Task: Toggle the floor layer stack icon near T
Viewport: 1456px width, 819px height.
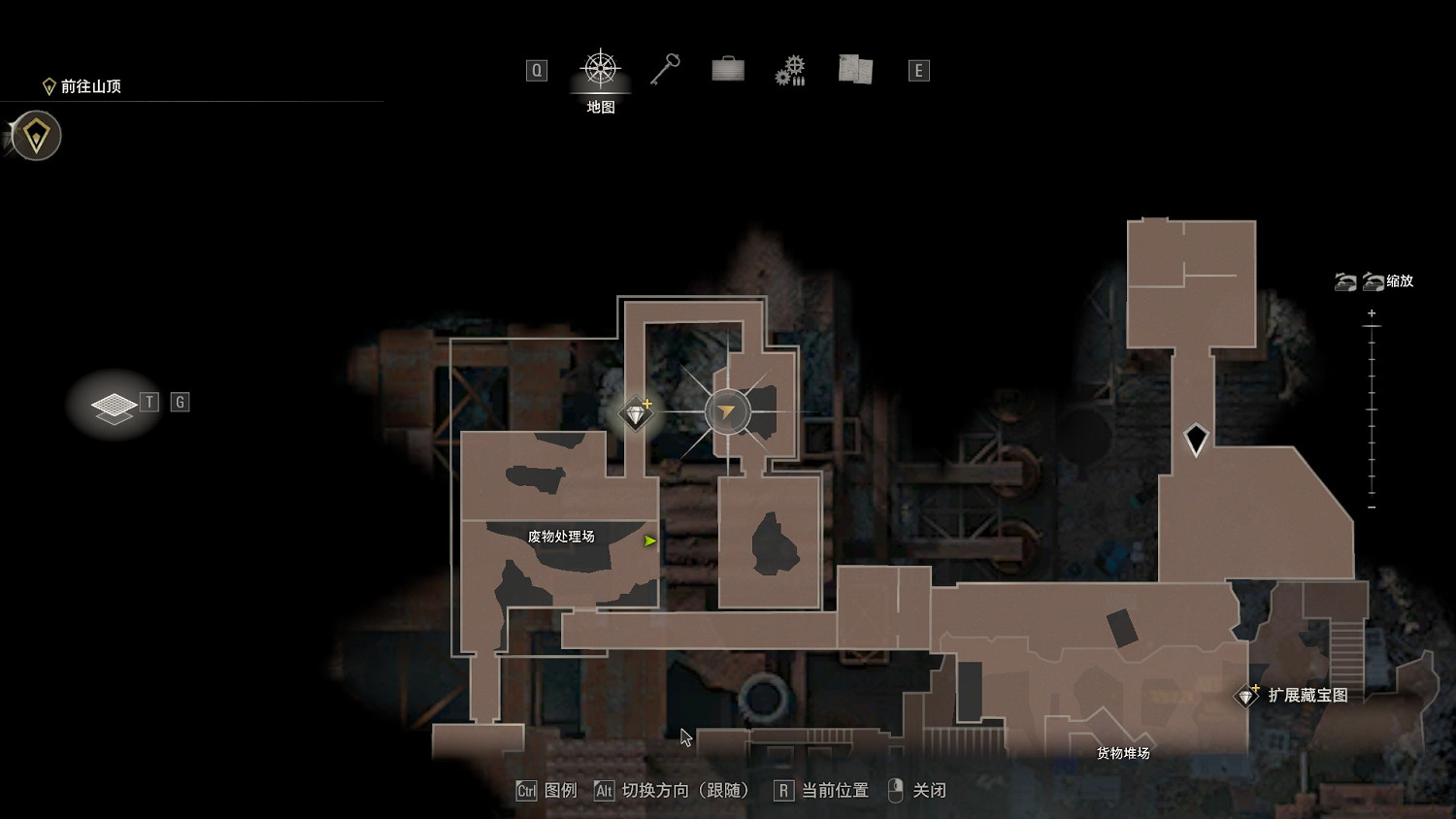Action: coord(114,406)
